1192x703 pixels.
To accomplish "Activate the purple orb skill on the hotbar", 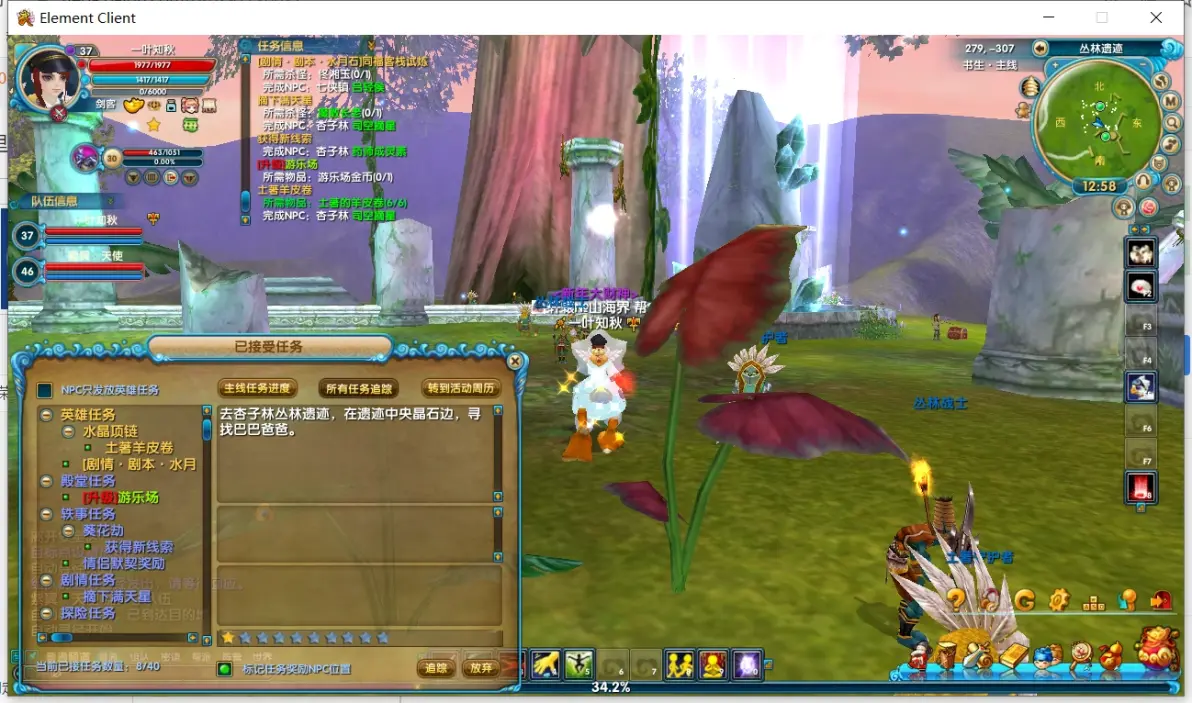I will (746, 664).
